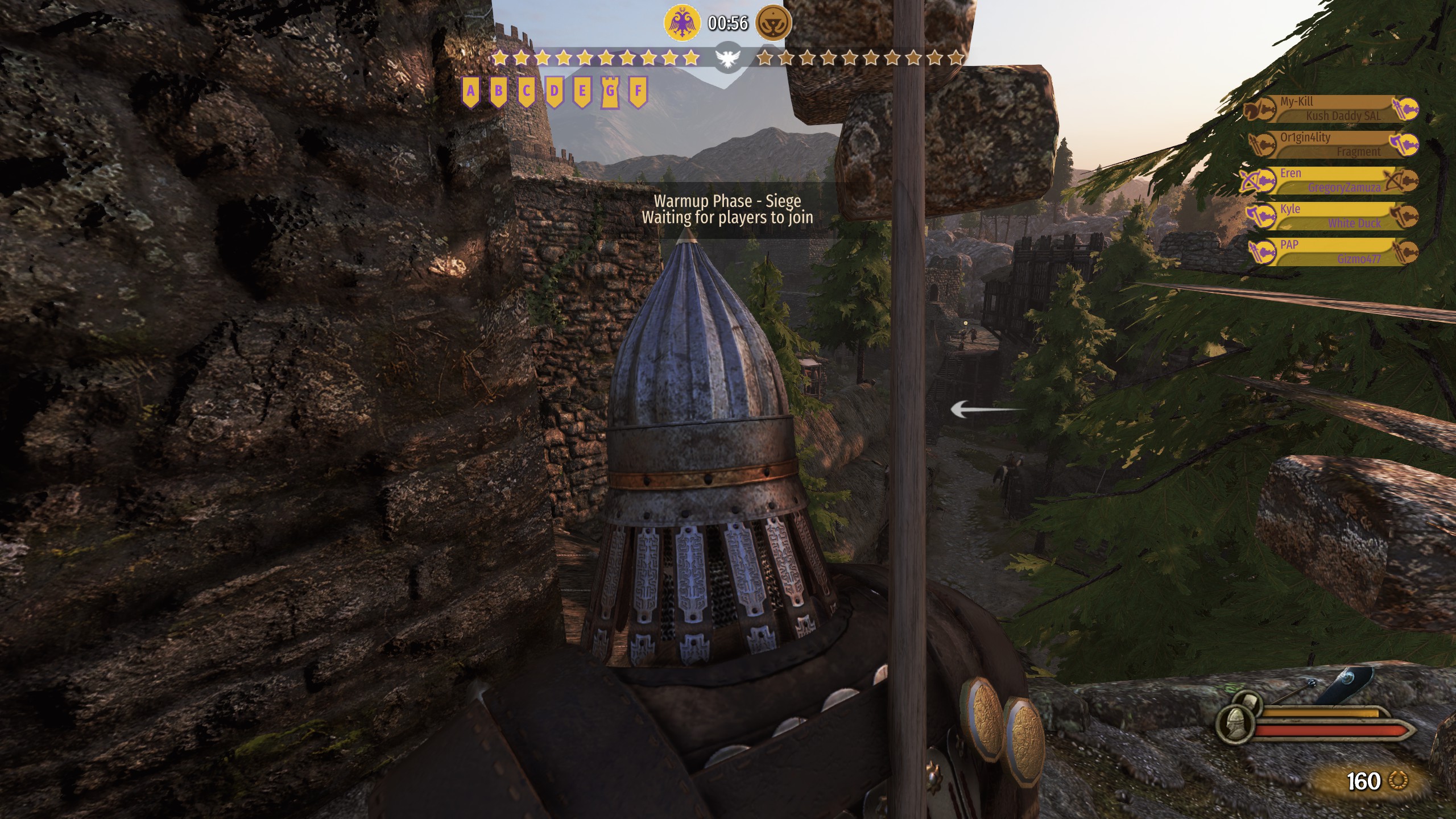
Task: Select the Eren kill feed entry
Action: click(1331, 180)
